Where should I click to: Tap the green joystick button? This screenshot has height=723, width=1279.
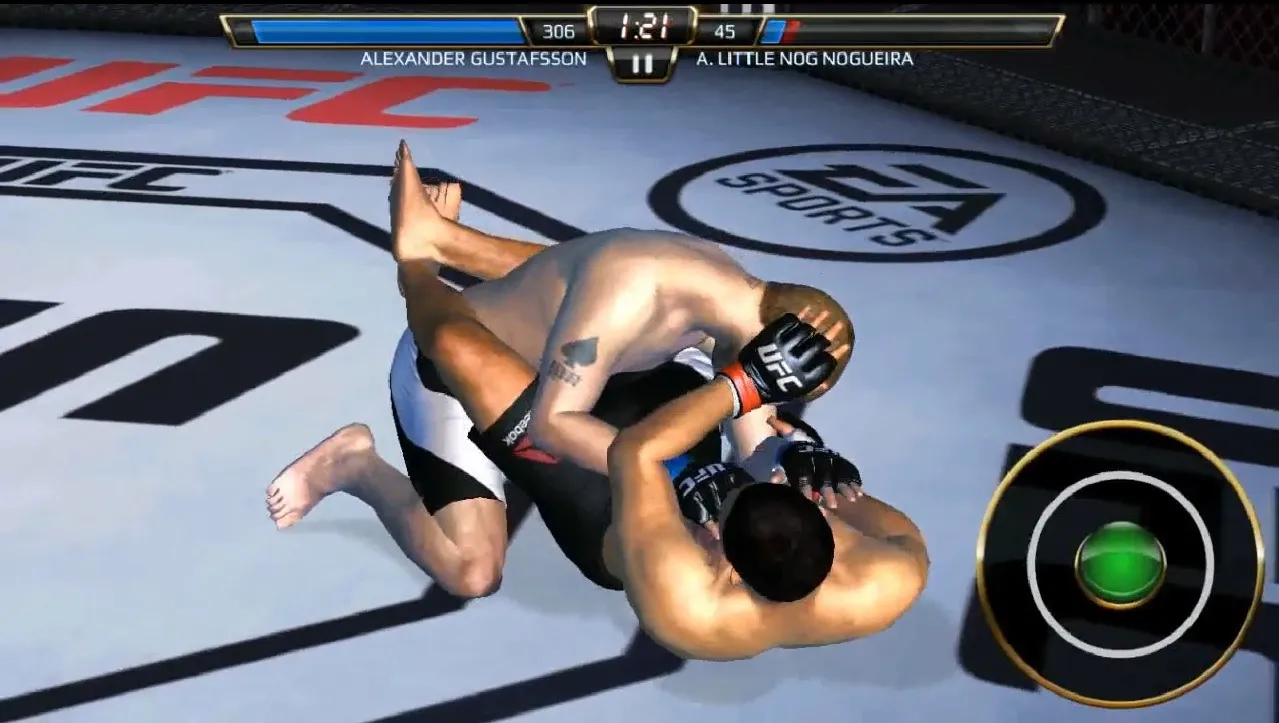pos(1120,564)
